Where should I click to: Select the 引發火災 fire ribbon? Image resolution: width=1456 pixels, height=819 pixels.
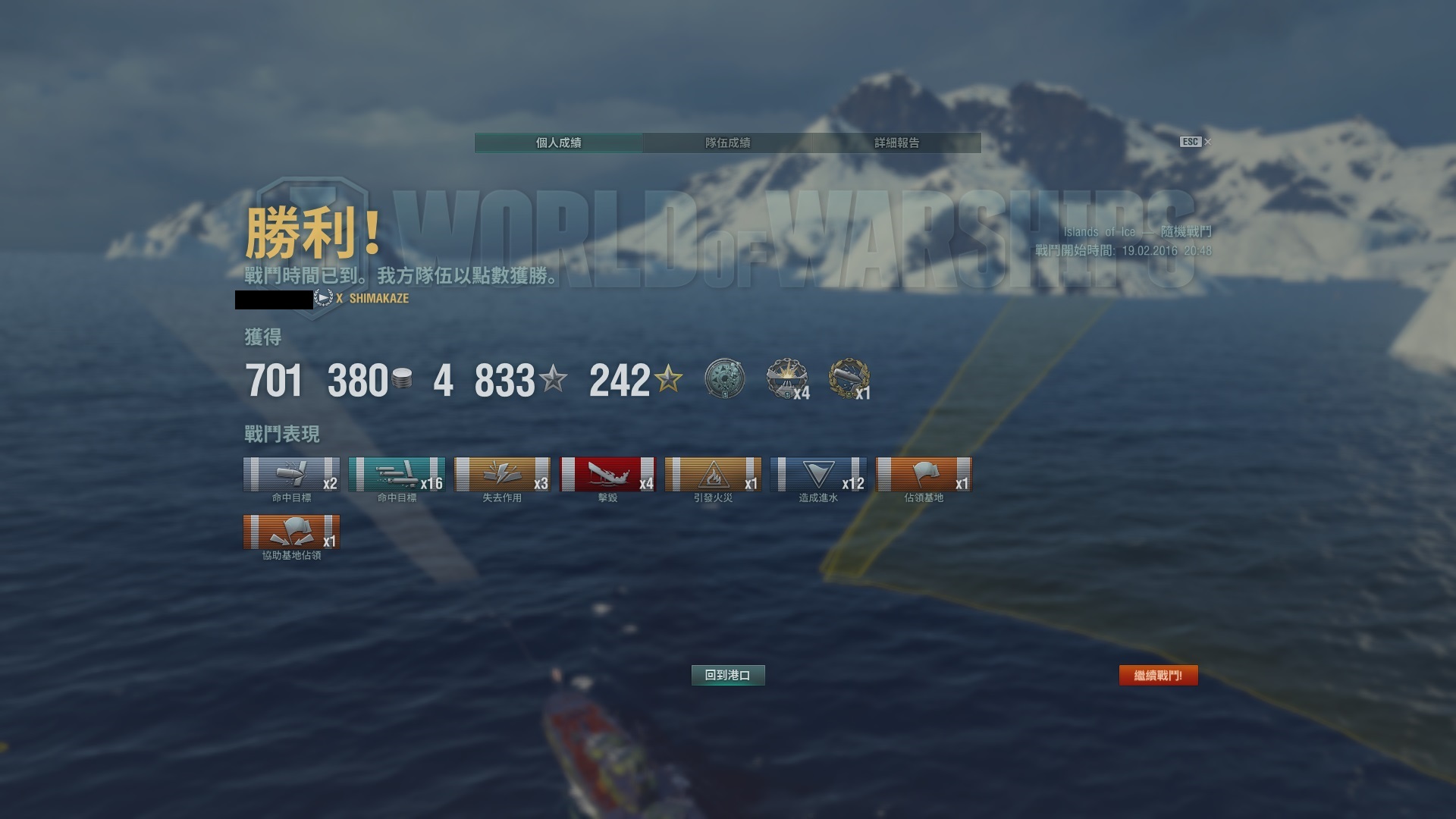click(713, 475)
